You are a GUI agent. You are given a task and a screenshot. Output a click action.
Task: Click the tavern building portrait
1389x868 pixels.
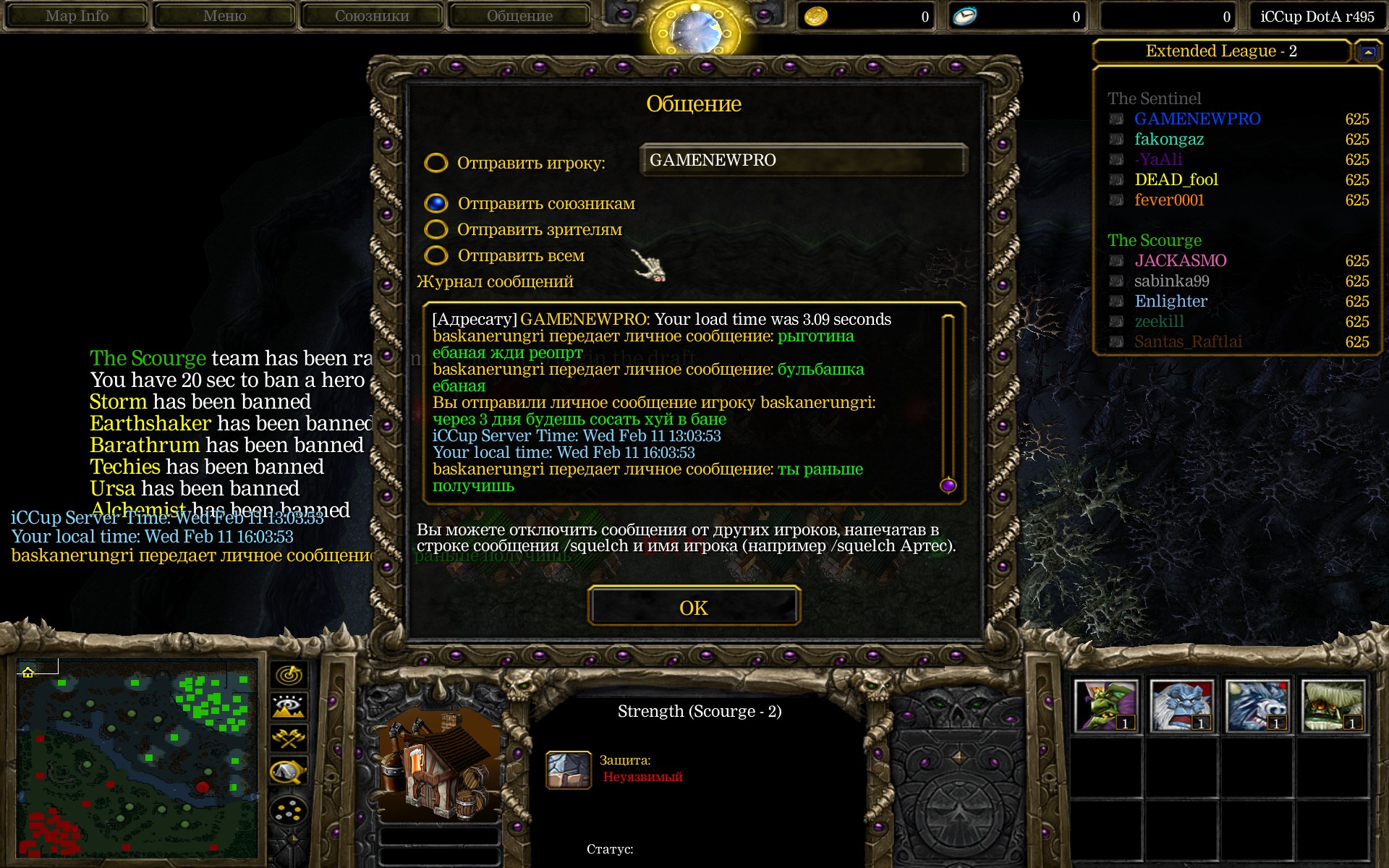439,765
